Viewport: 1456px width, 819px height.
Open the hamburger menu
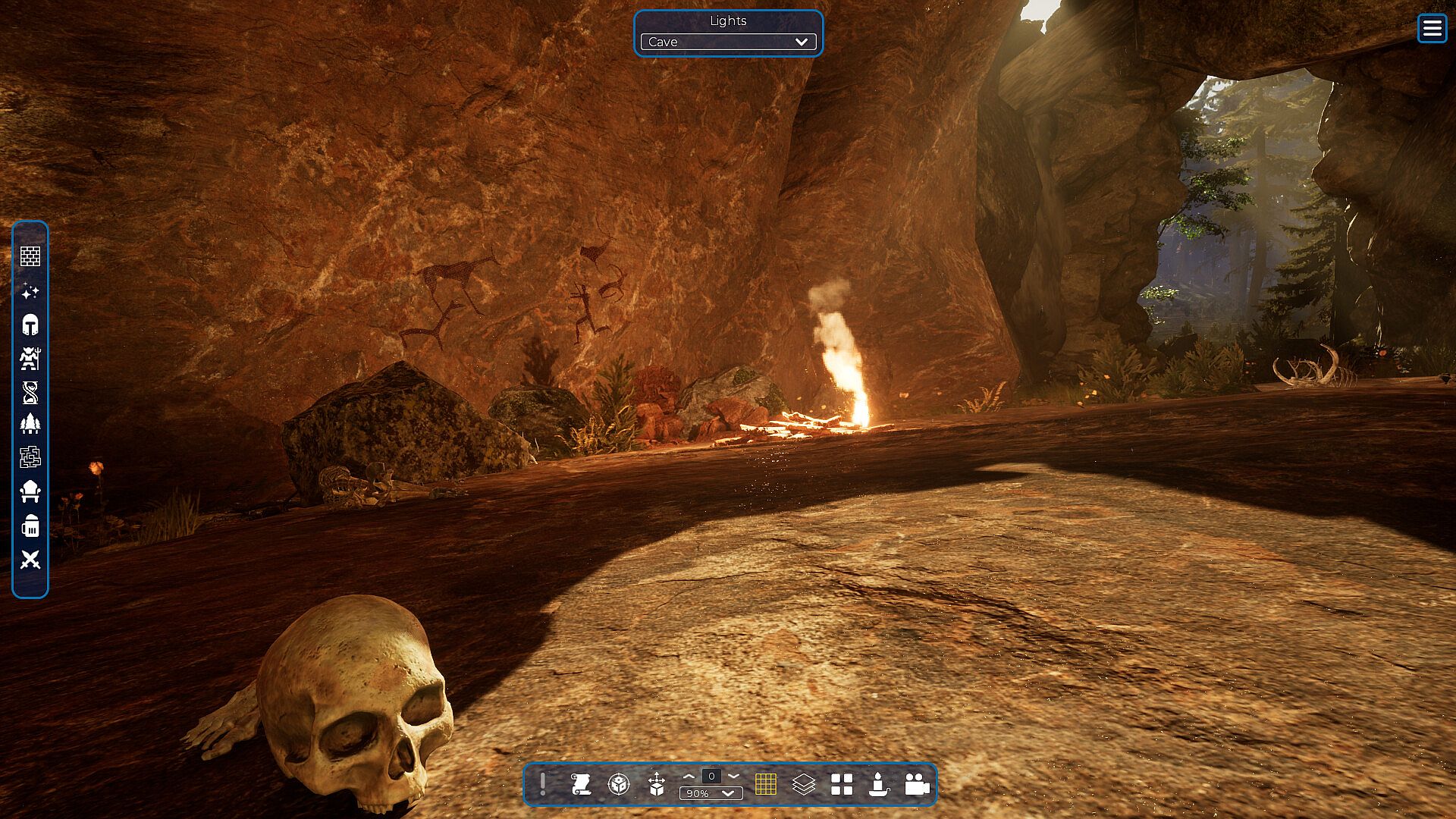1432,29
